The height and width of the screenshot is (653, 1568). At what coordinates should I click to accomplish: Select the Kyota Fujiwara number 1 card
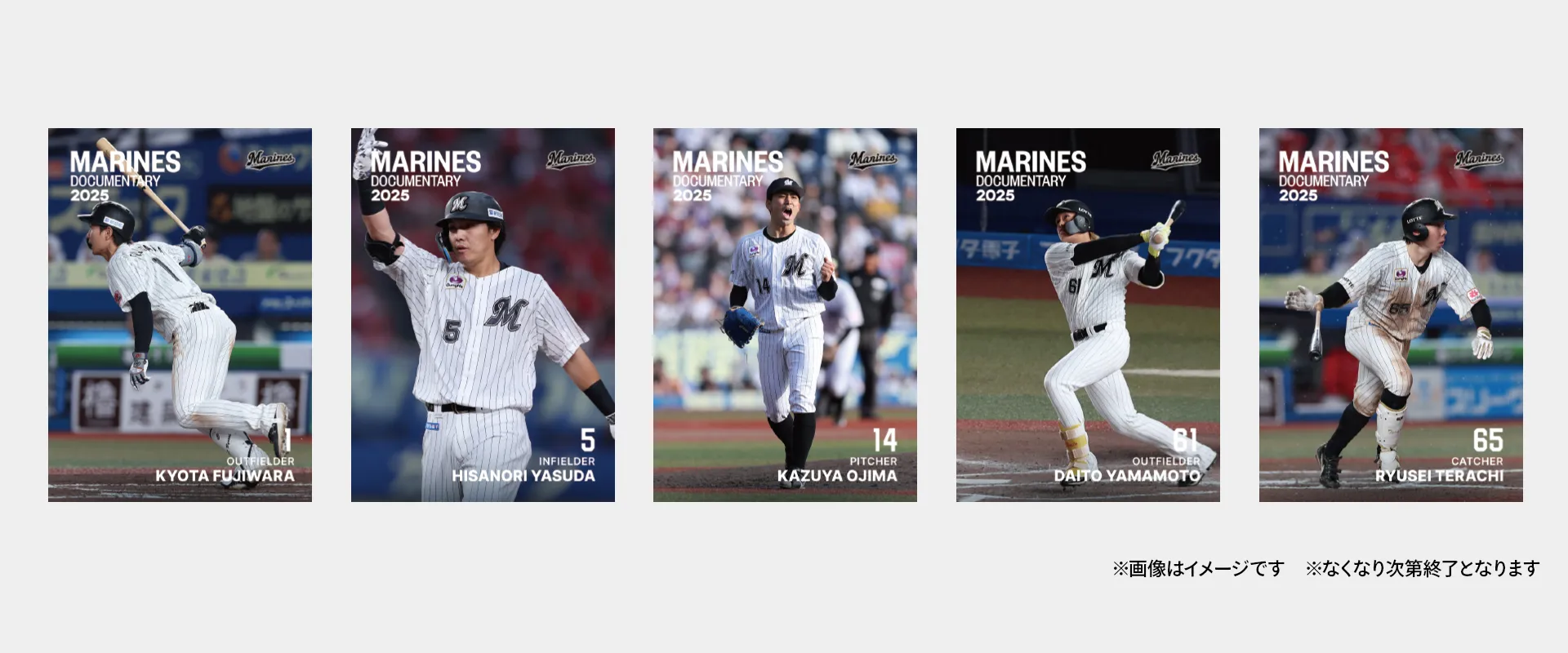pyautogui.click(x=180, y=314)
